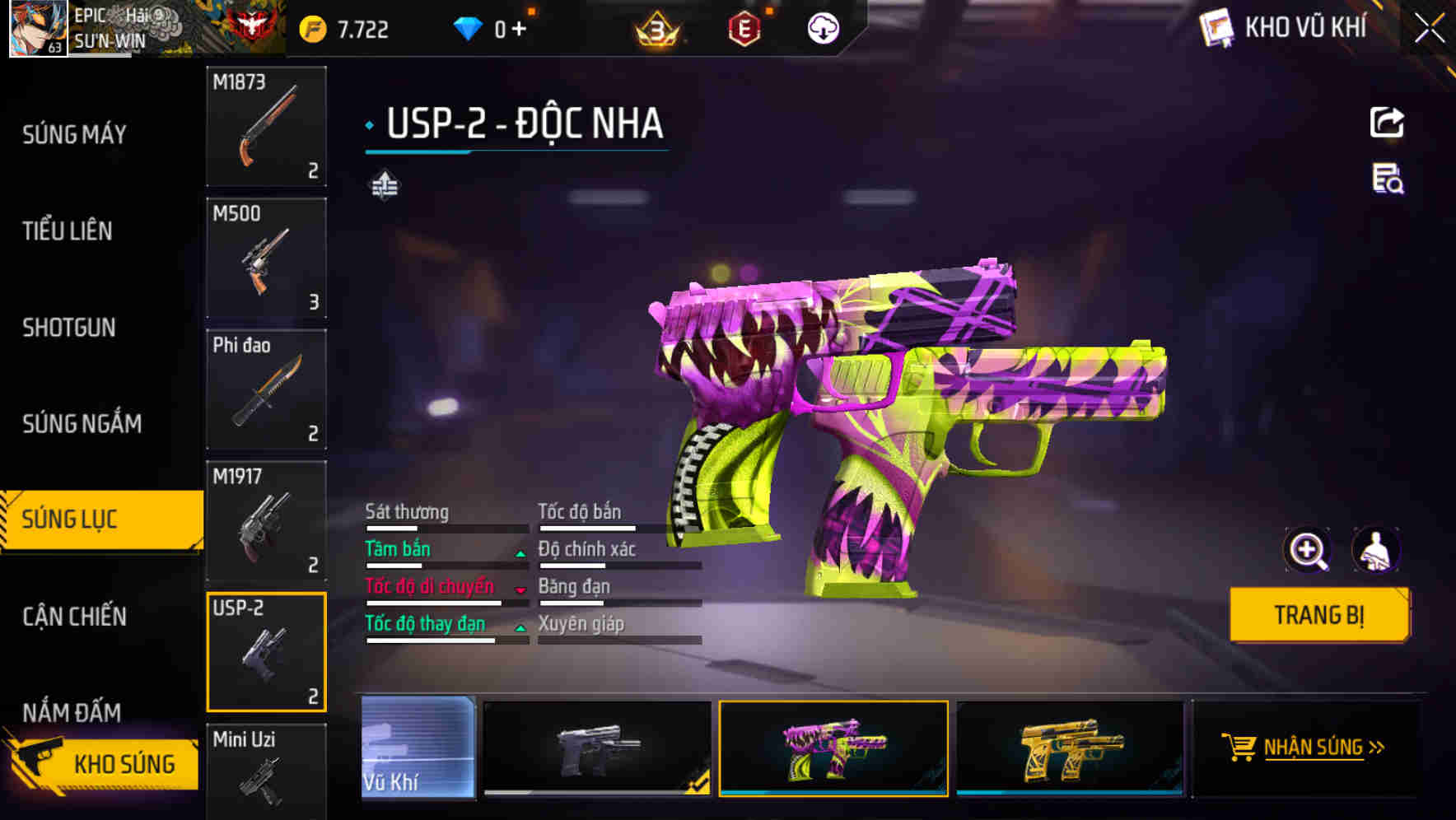
Task: Toggle the weapon zoom magnifier
Action: [1308, 550]
